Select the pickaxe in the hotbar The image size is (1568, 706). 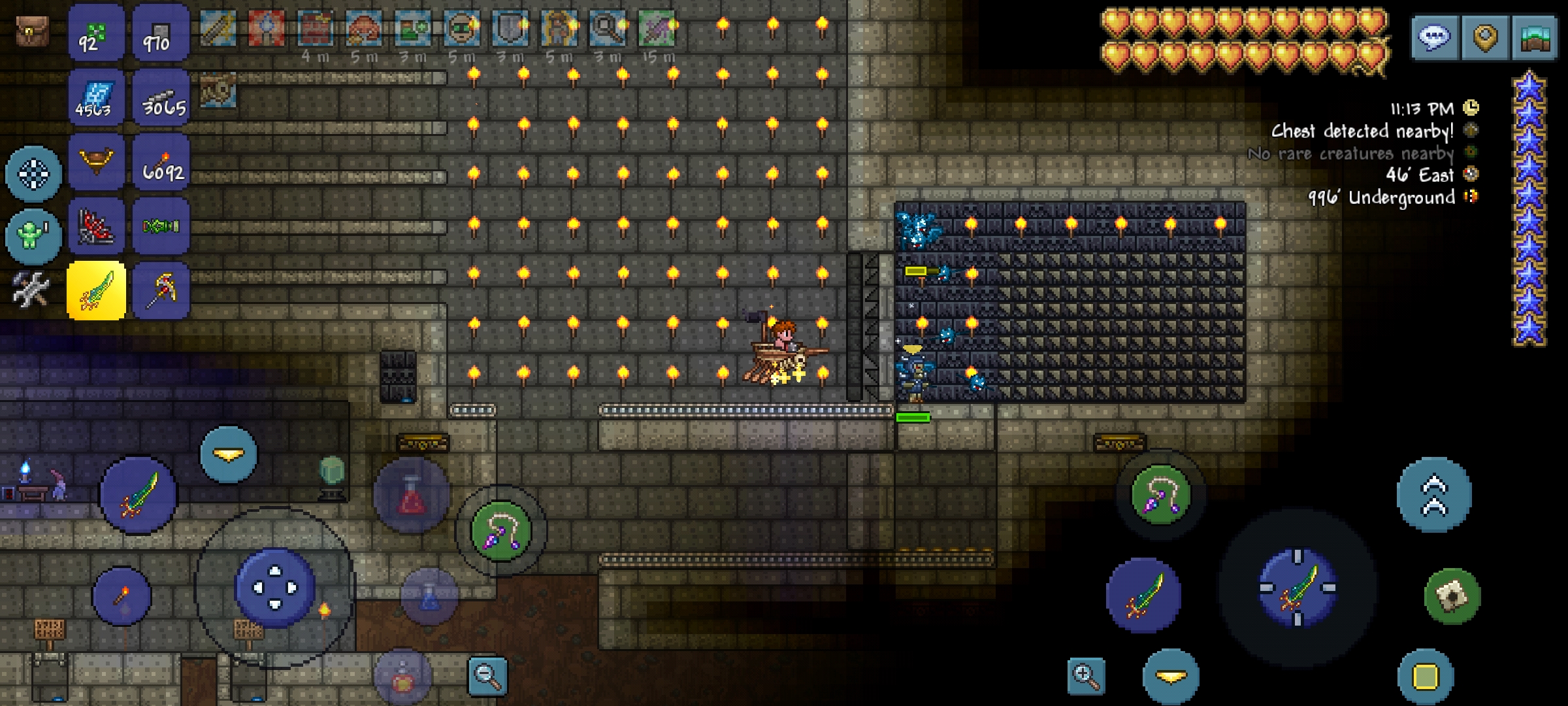coord(160,290)
